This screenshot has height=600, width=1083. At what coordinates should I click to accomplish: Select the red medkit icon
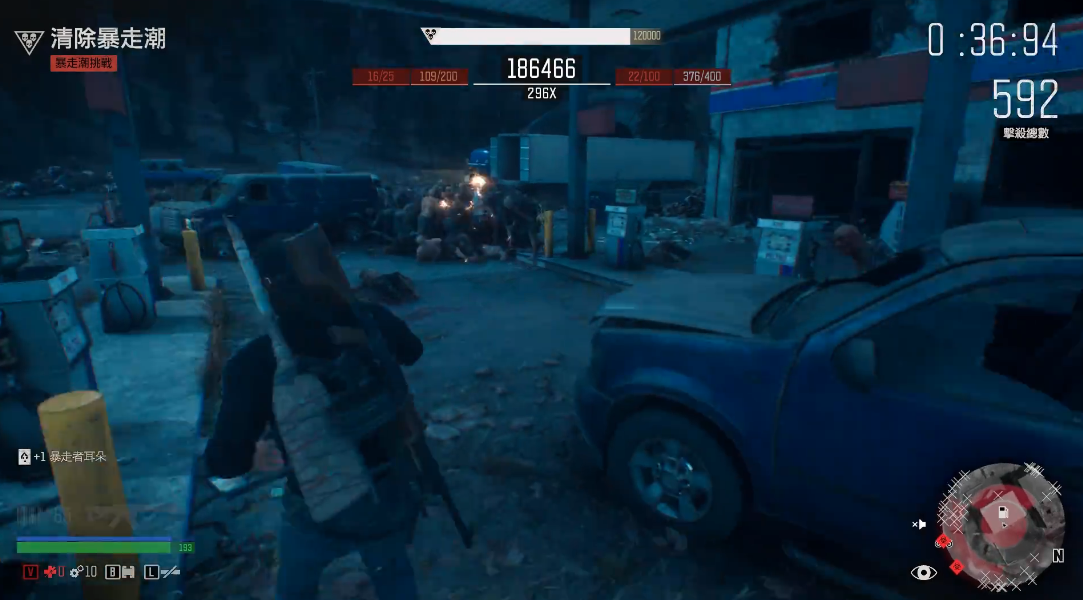click(50, 572)
